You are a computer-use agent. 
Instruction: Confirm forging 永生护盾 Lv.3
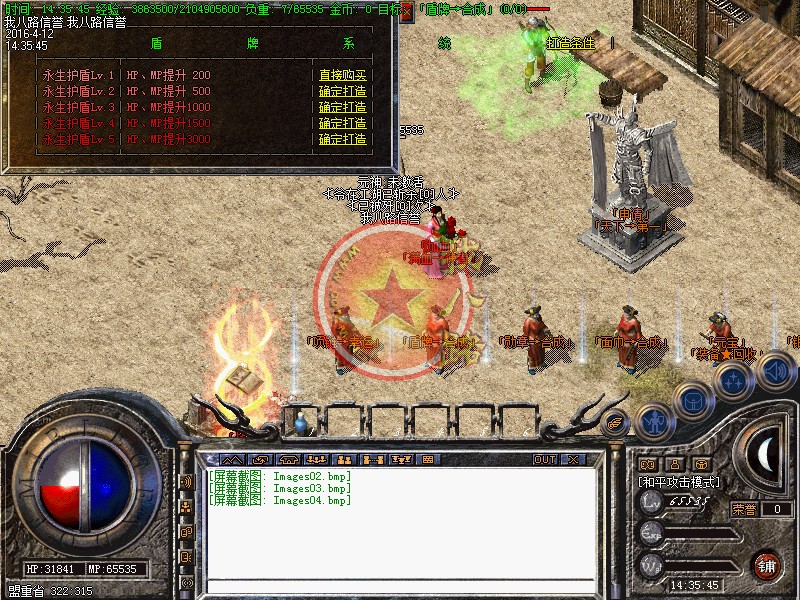pyautogui.click(x=343, y=107)
